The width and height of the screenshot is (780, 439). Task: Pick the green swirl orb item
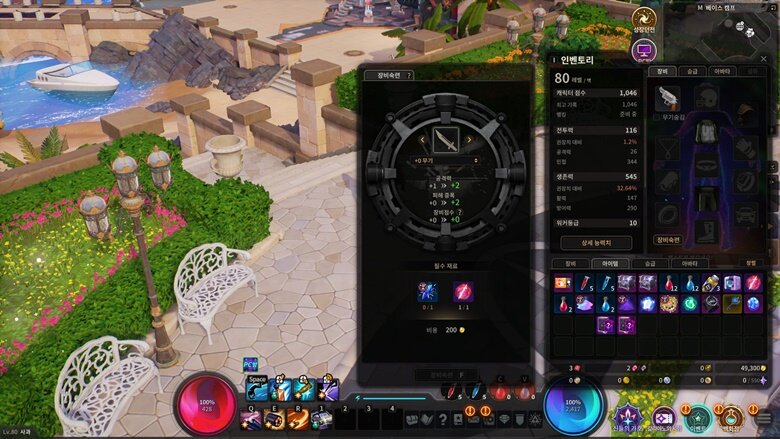[690, 303]
